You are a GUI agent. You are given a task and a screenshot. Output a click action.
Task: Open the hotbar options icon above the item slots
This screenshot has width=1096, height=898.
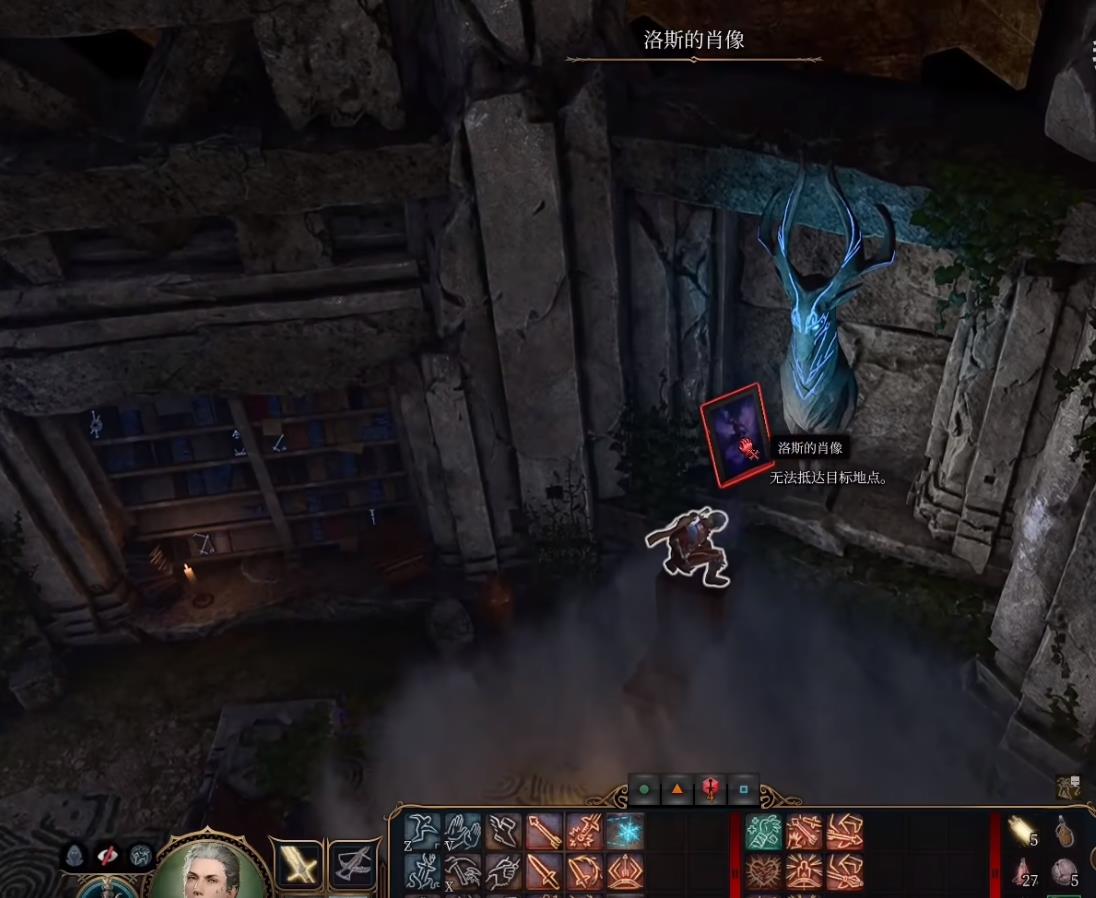[x=1067, y=788]
